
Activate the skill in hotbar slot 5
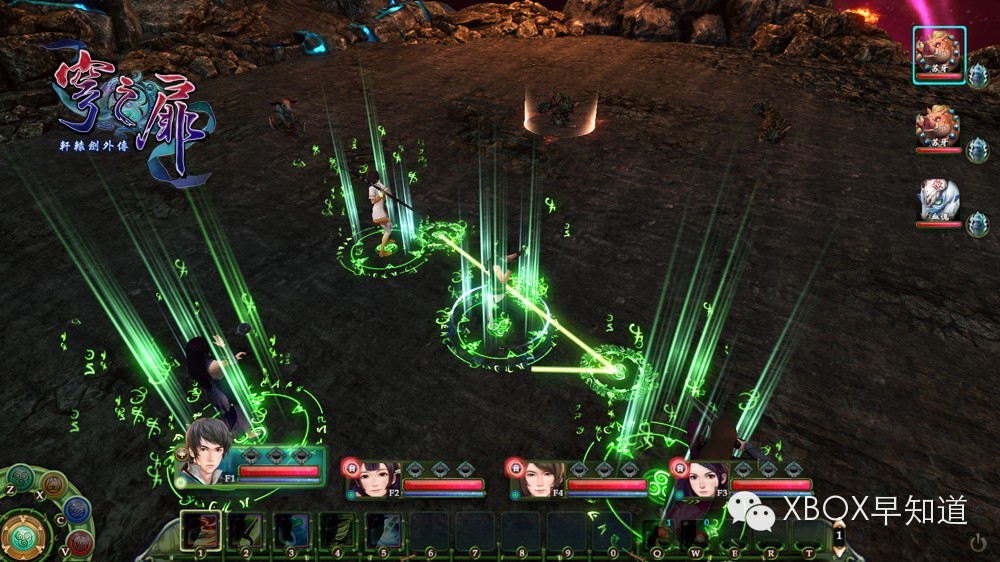click(x=384, y=530)
